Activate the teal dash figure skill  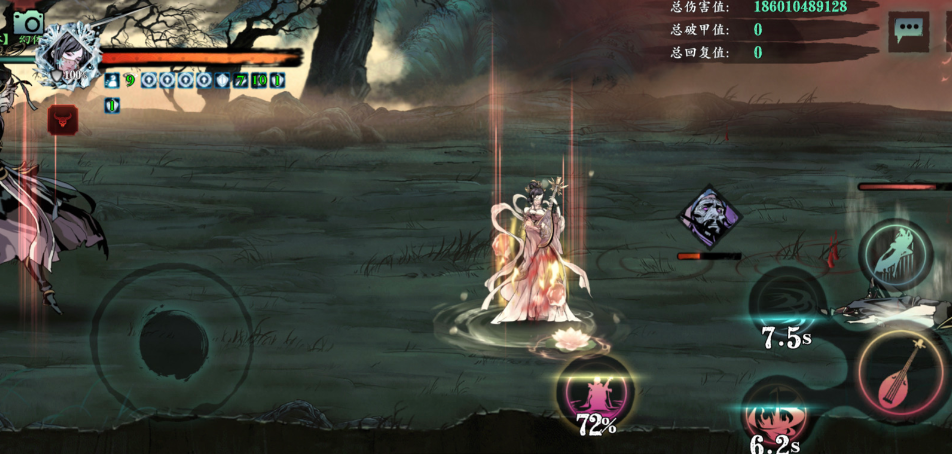[896, 254]
